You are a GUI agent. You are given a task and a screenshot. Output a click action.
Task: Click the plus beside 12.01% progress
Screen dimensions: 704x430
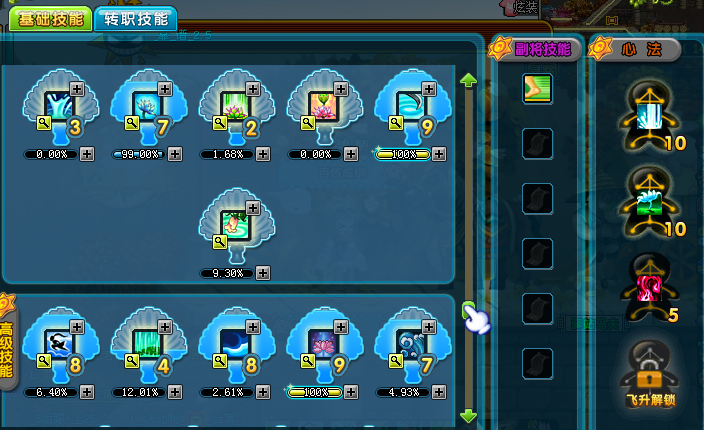coord(175,392)
